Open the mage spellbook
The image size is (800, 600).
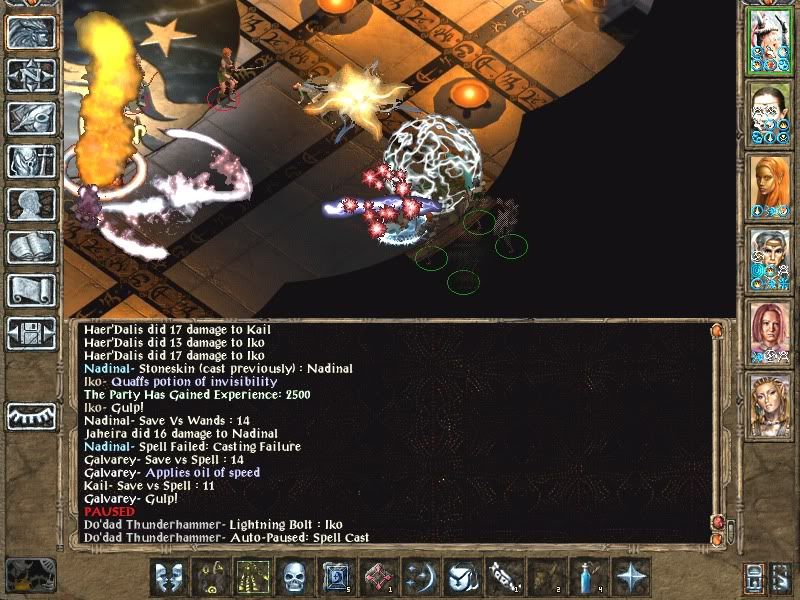tap(32, 247)
